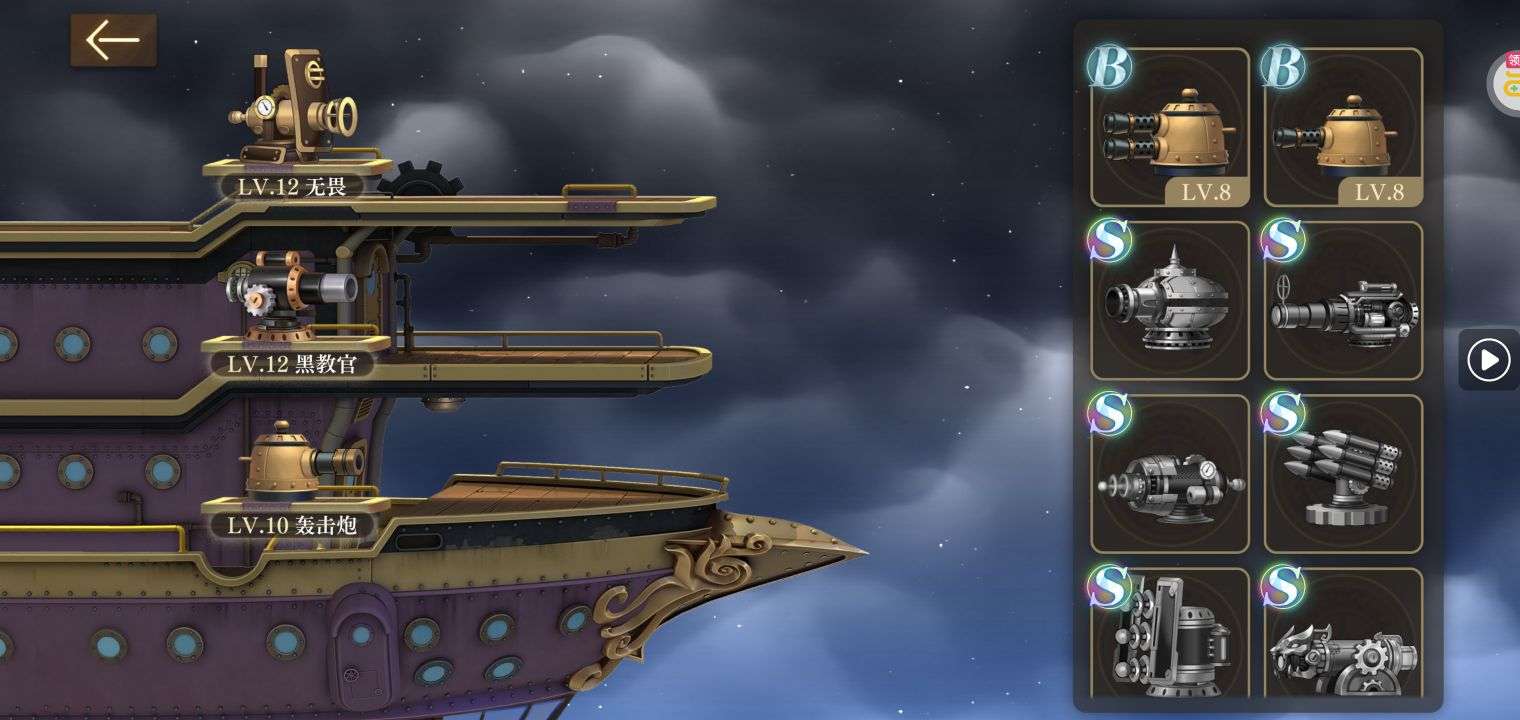Choose the S-rank multi-lens tower turret

1170,635
